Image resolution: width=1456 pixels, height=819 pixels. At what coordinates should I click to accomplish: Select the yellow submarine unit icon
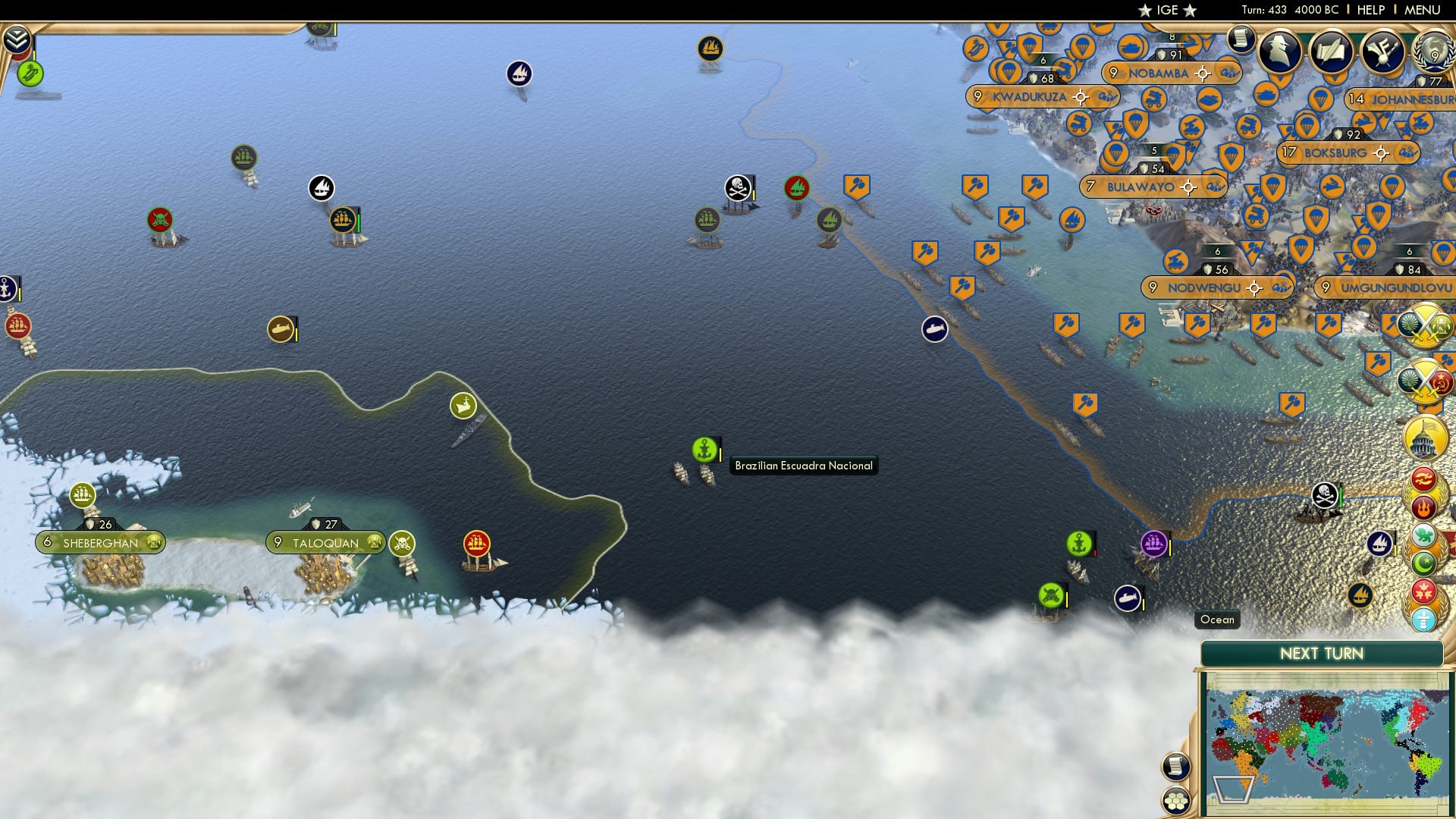click(281, 330)
